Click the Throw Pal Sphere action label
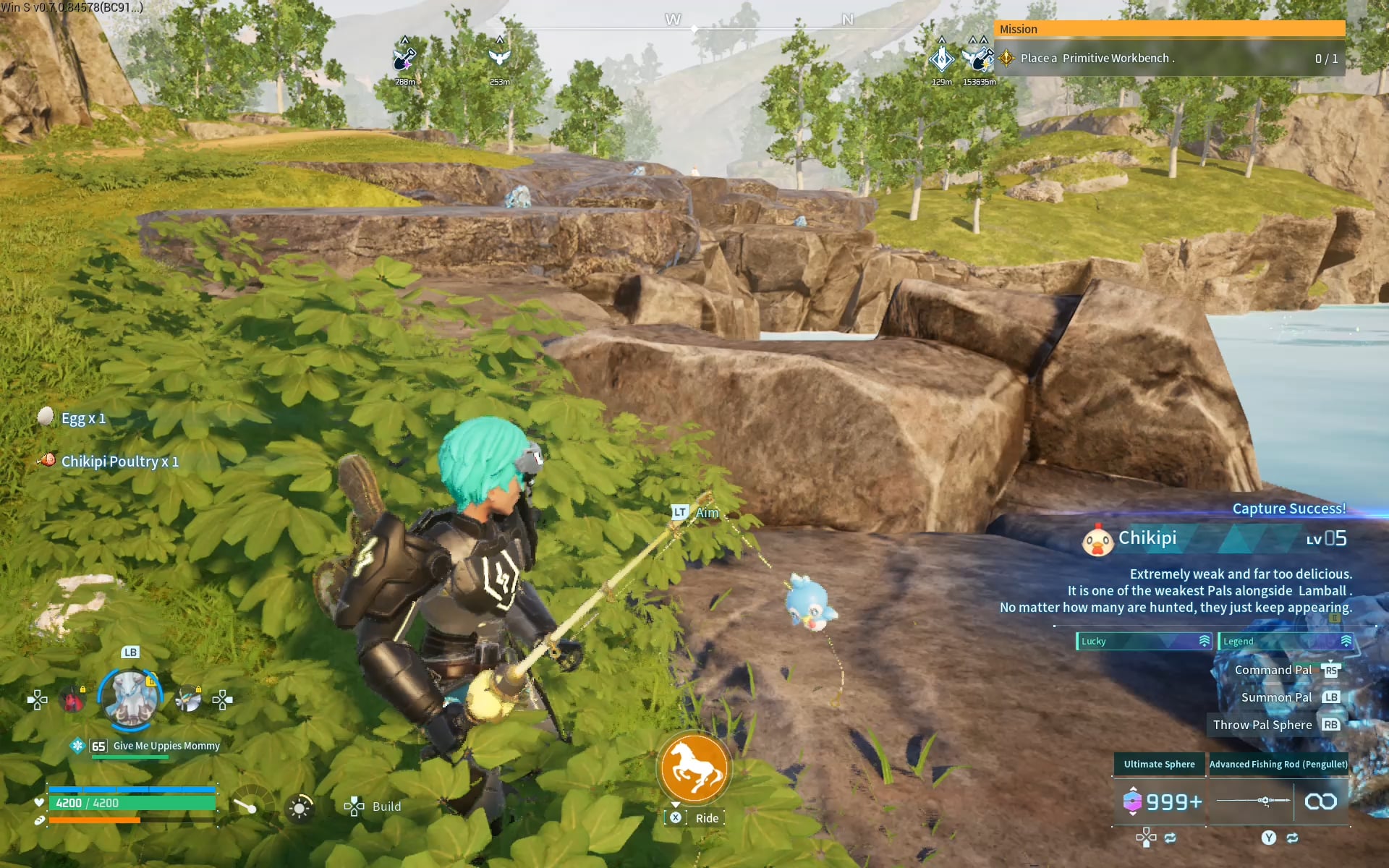Screen dimensions: 1389x868 click(x=1262, y=725)
